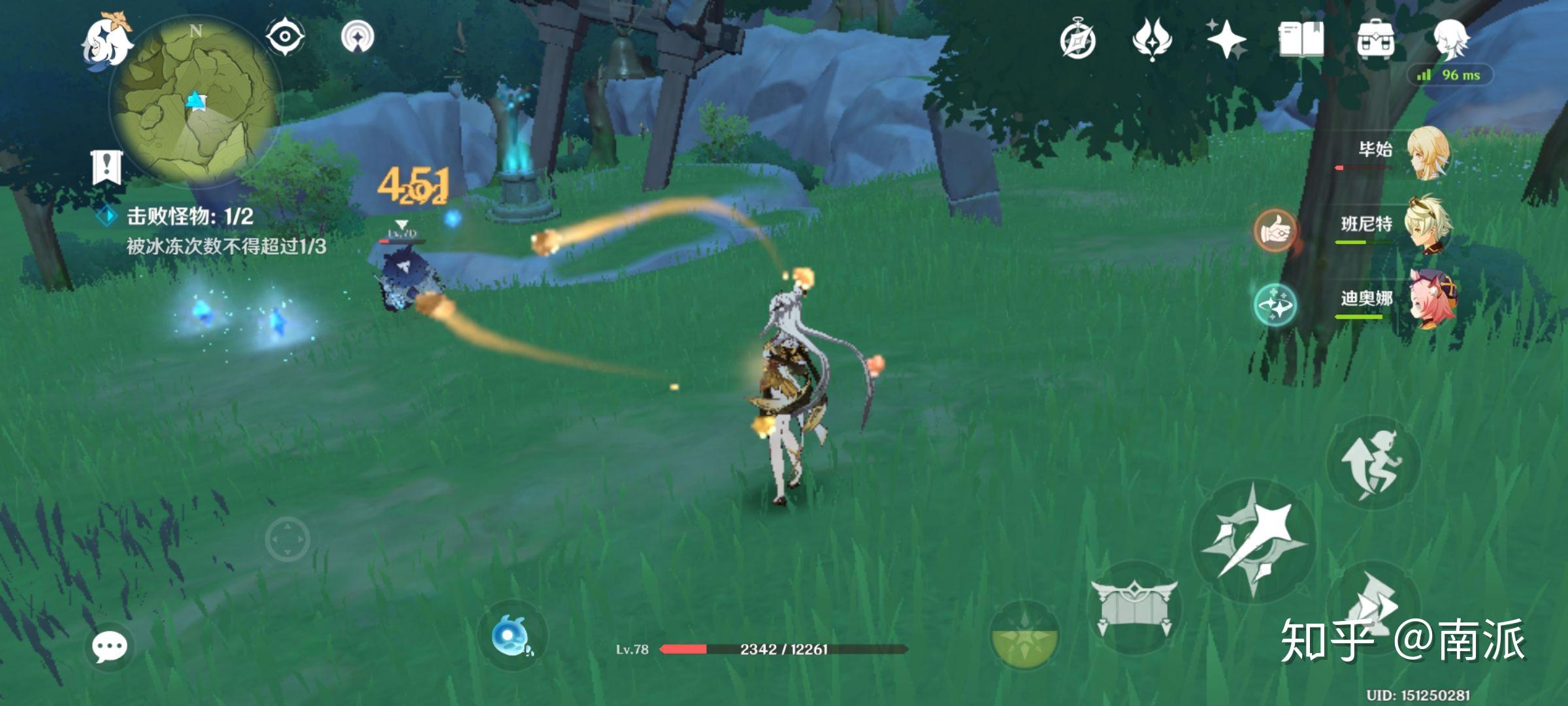Open the chat speech bubble
This screenshot has height=706, width=1568.
(x=109, y=647)
